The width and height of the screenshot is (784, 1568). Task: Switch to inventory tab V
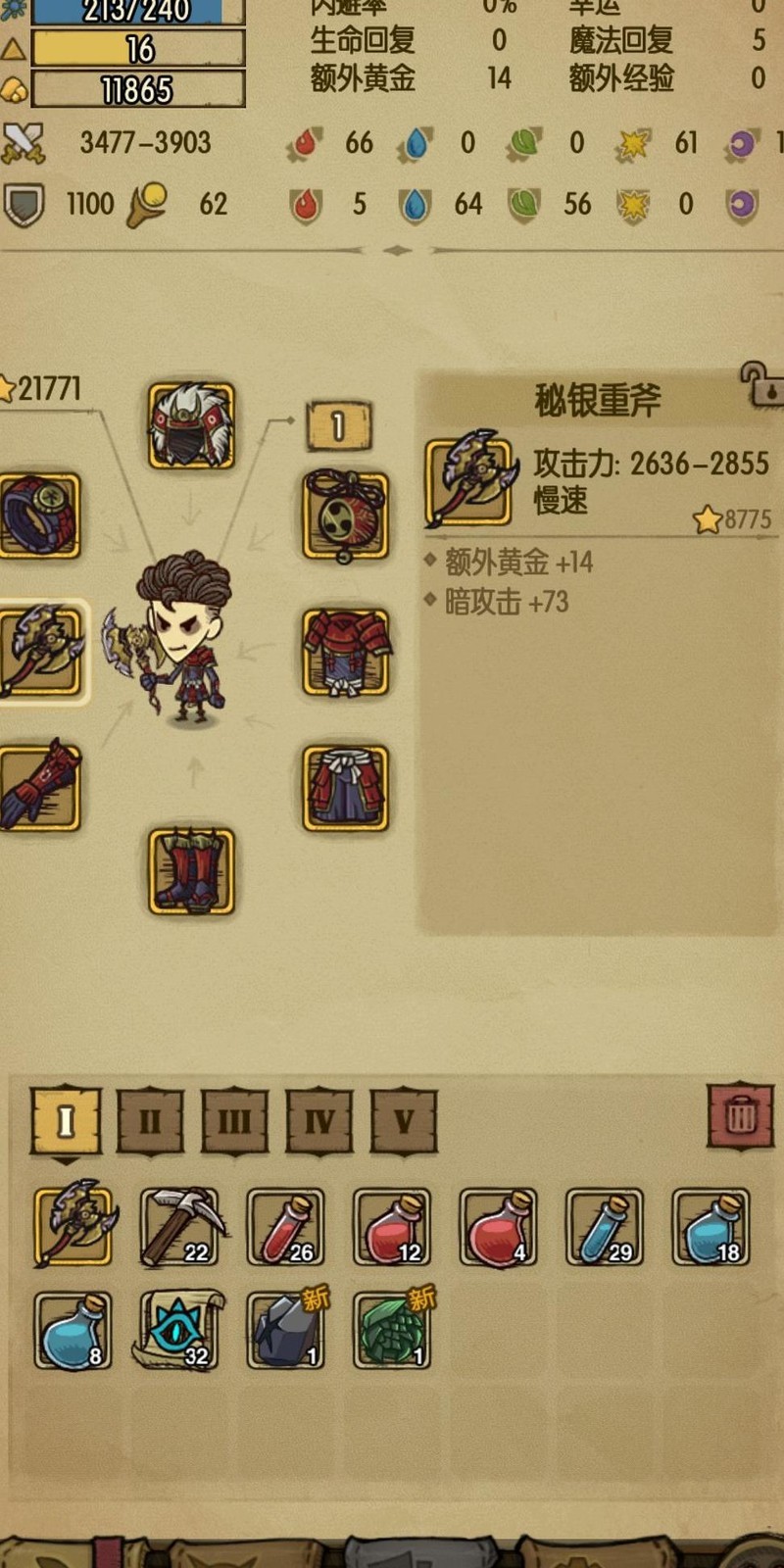(404, 1120)
